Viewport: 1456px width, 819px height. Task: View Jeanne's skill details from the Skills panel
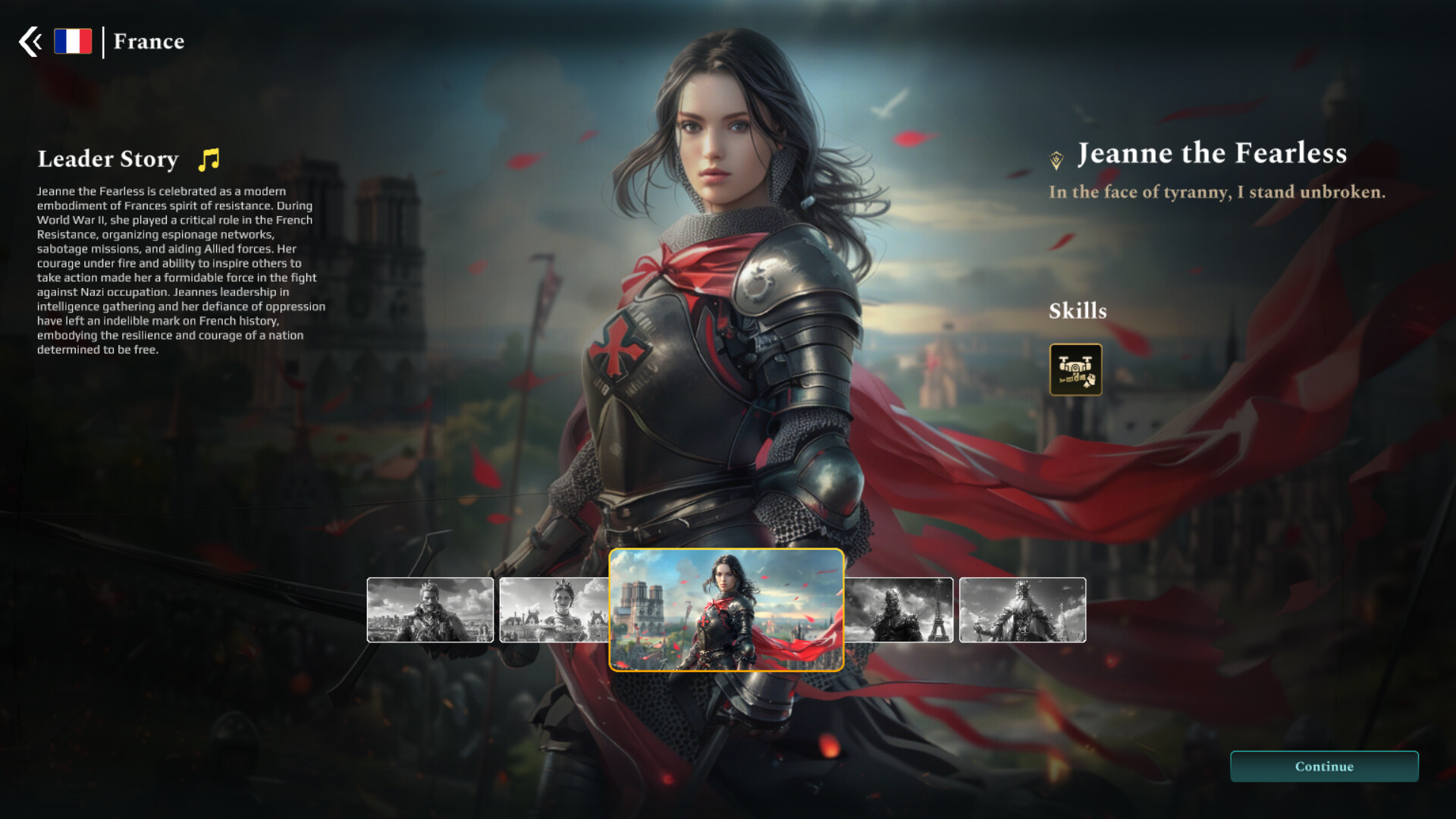tap(1076, 369)
